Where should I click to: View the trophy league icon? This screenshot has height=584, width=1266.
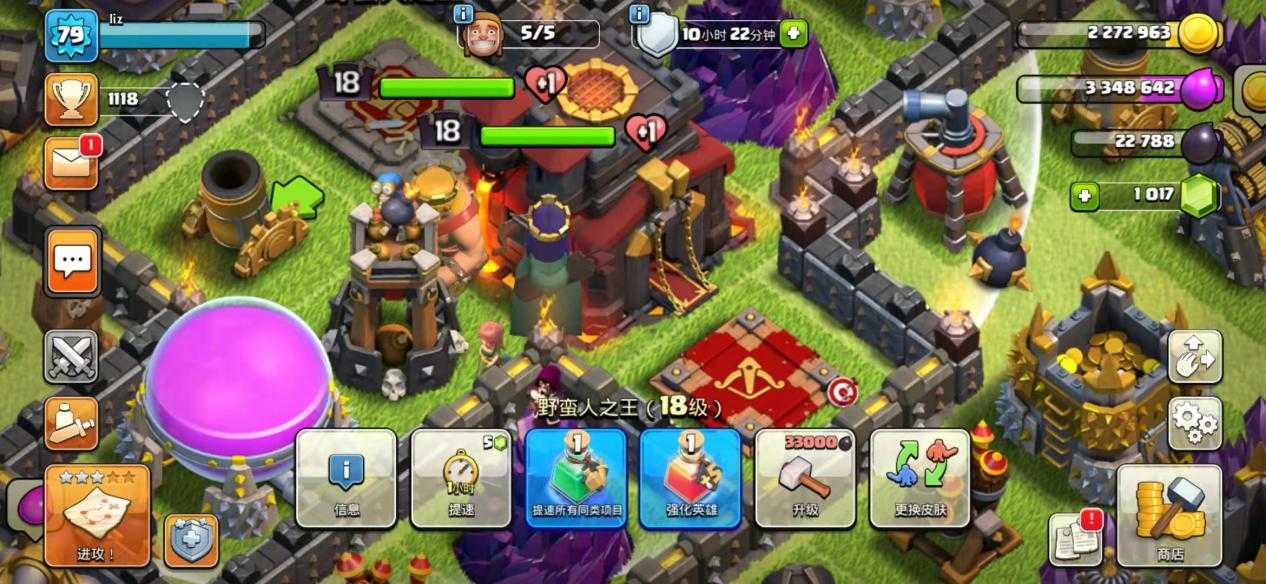(x=71, y=100)
